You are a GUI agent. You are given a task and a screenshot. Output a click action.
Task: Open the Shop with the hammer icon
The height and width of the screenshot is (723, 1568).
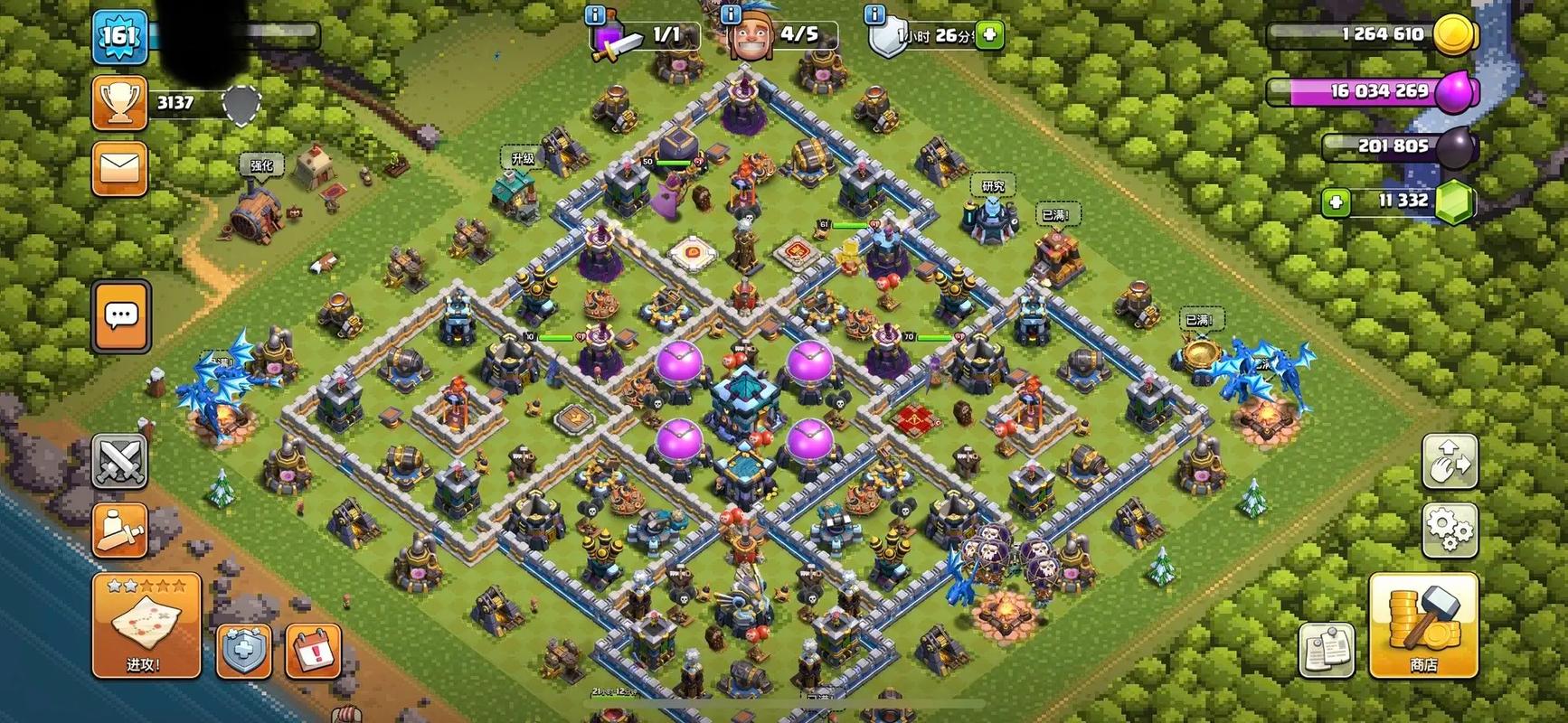point(1423,625)
